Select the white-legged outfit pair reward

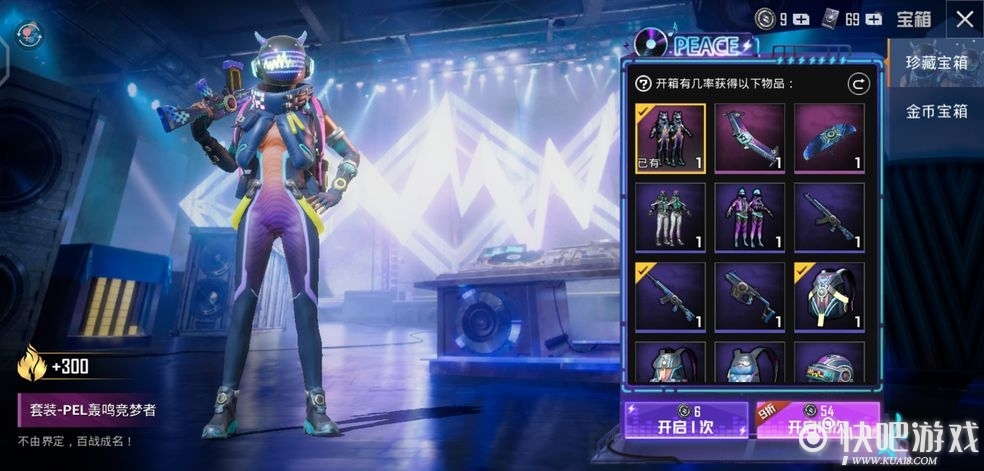click(670, 217)
